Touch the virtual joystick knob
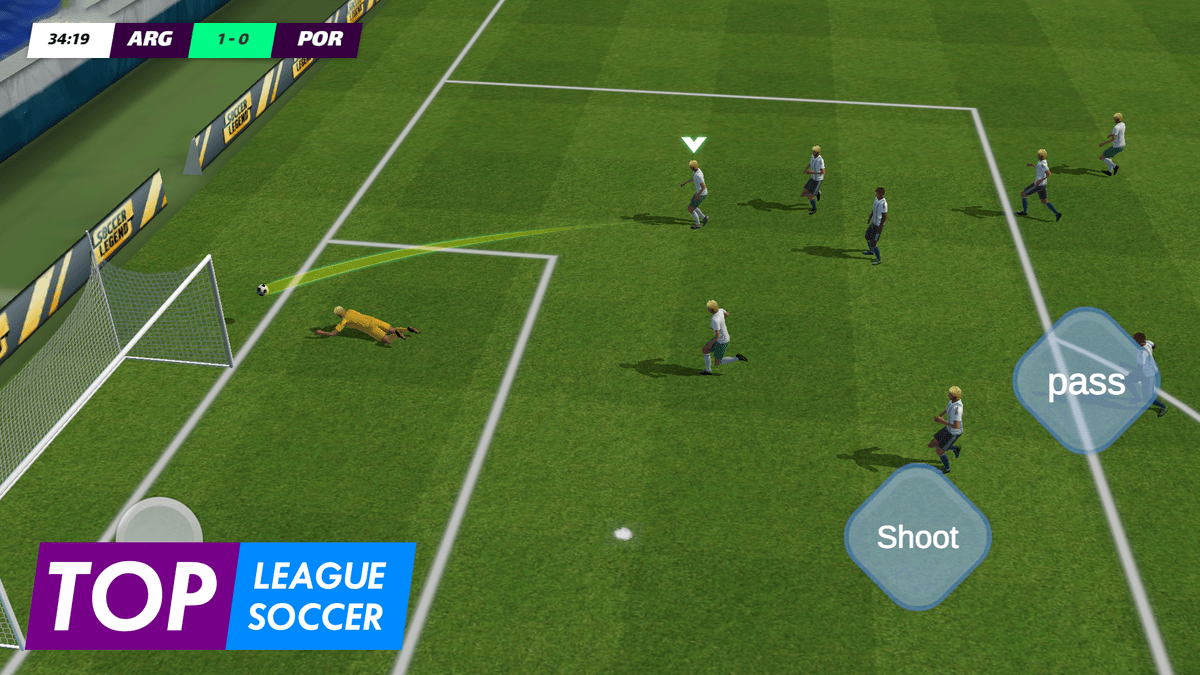This screenshot has height=675, width=1200. coord(158,523)
